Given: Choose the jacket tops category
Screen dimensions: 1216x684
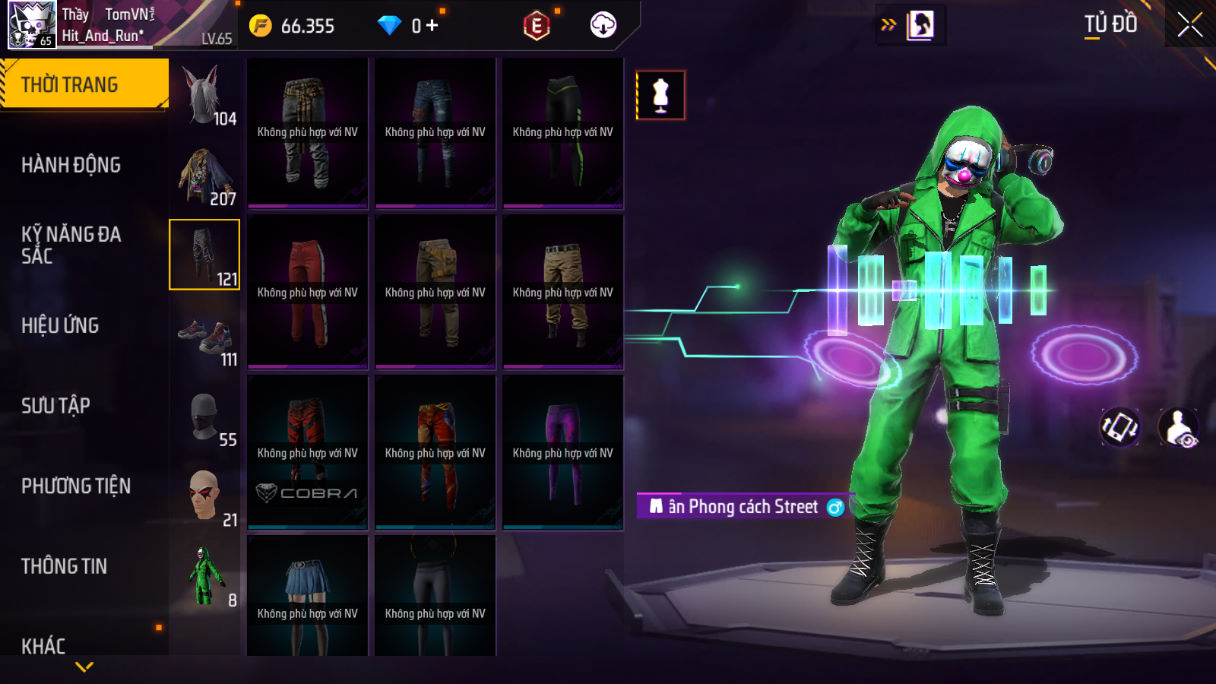Looking at the screenshot, I should tap(205, 175).
